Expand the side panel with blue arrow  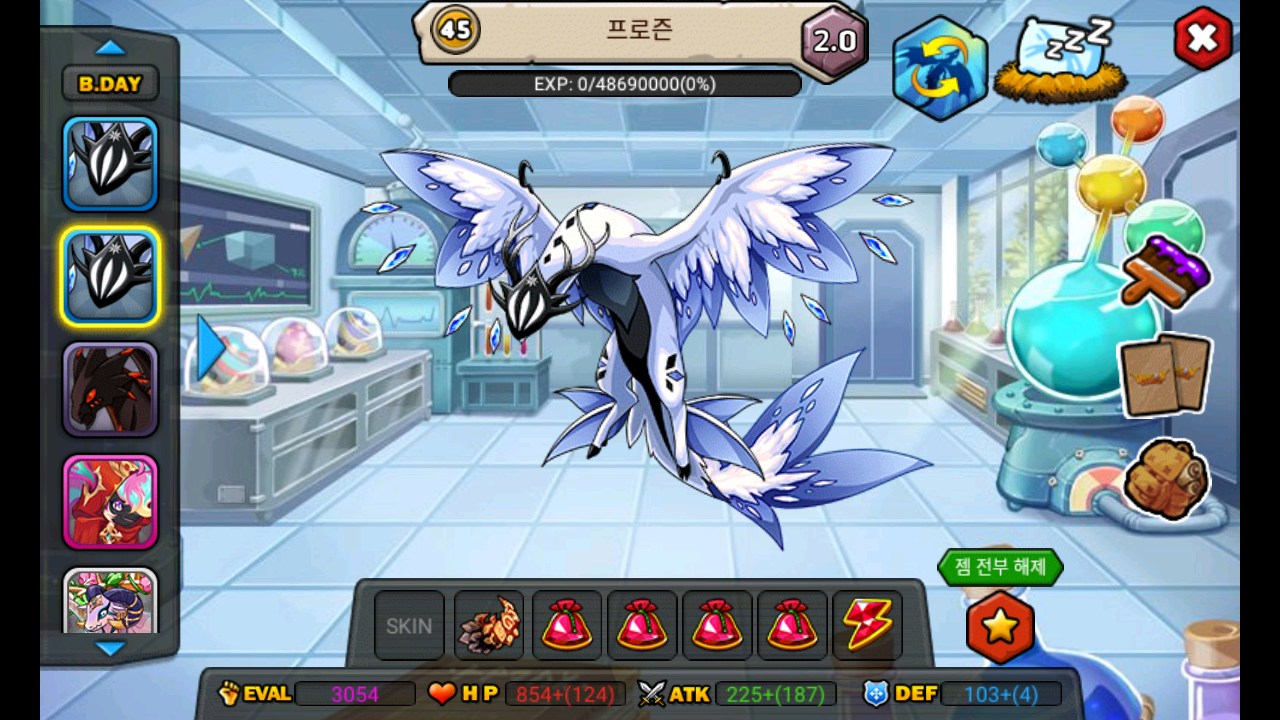[x=209, y=348]
